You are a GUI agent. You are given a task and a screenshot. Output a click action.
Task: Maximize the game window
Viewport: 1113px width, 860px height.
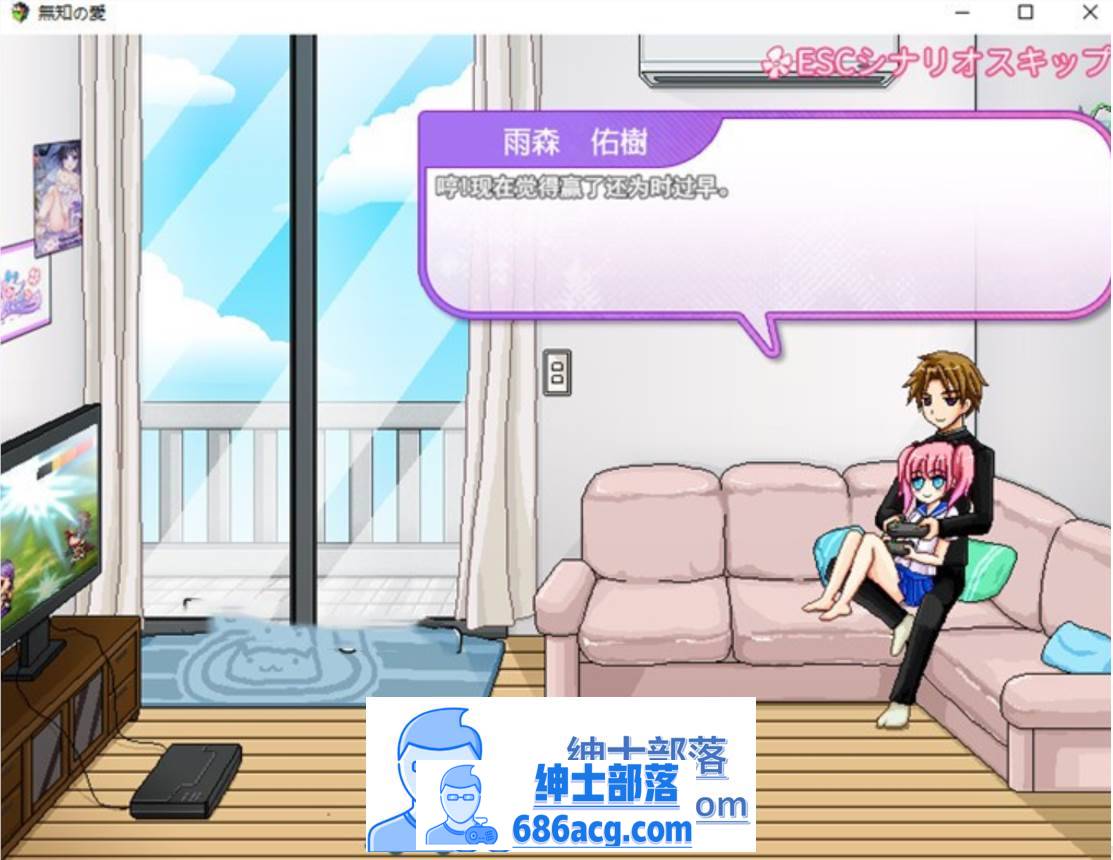pos(1025,13)
